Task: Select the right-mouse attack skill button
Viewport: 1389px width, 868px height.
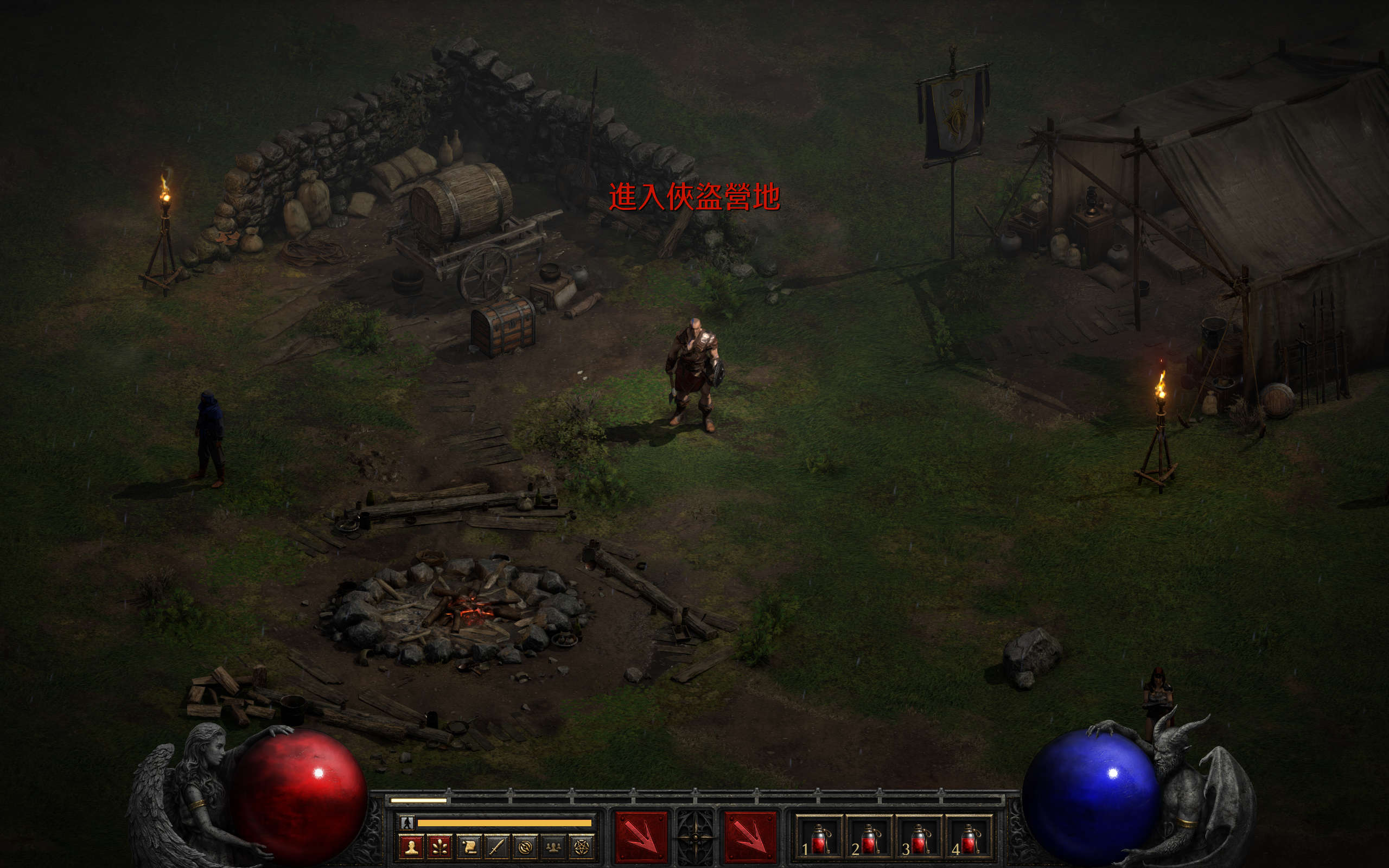Action: pos(750,837)
